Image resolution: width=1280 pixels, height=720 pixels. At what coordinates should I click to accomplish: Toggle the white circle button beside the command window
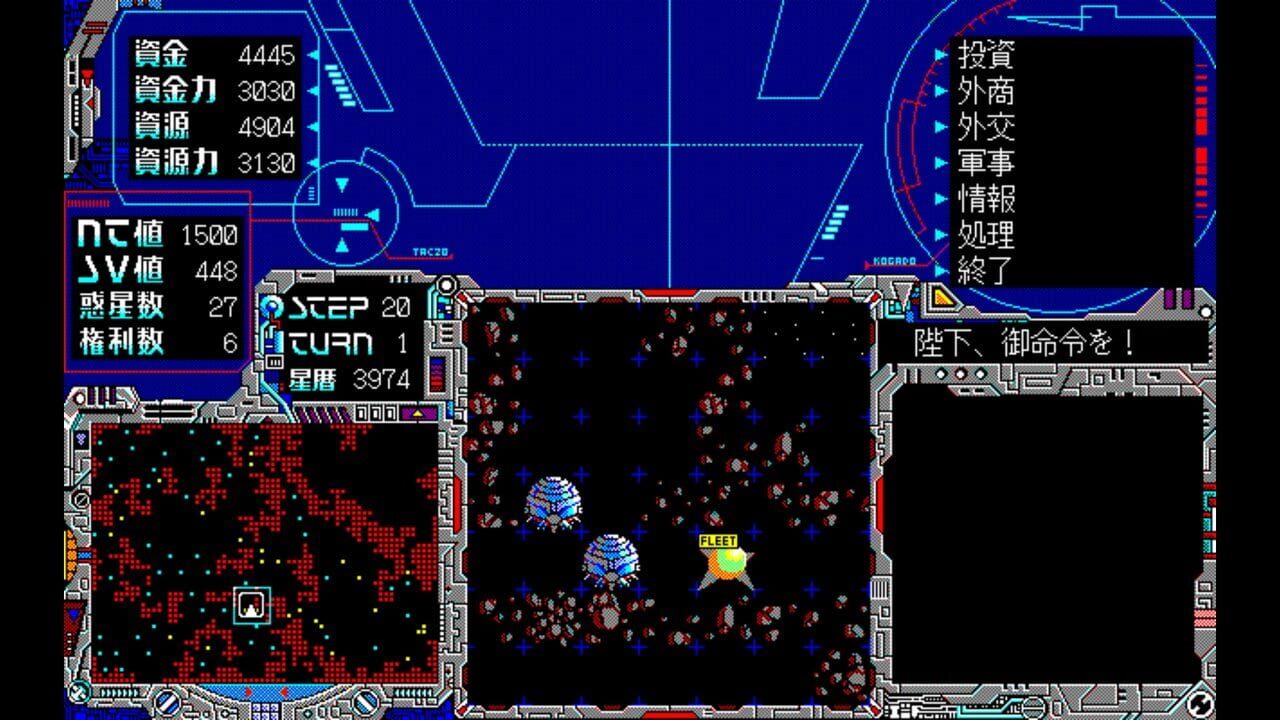click(x=1204, y=310)
